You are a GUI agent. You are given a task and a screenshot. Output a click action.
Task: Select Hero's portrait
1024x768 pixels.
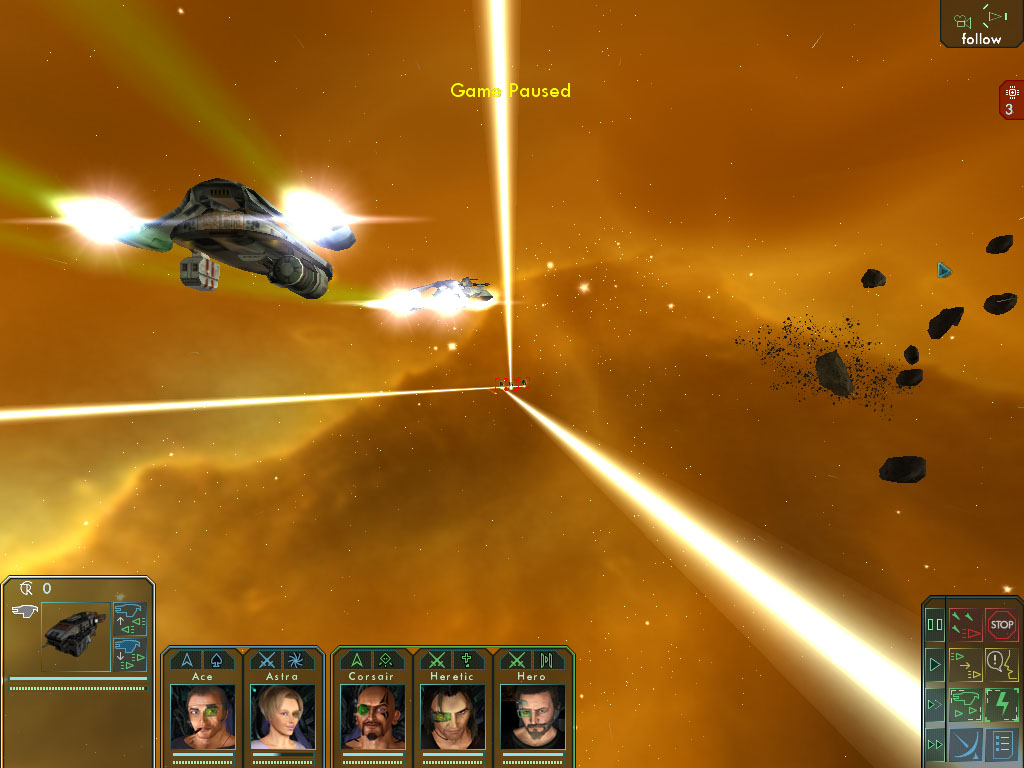pos(533,716)
